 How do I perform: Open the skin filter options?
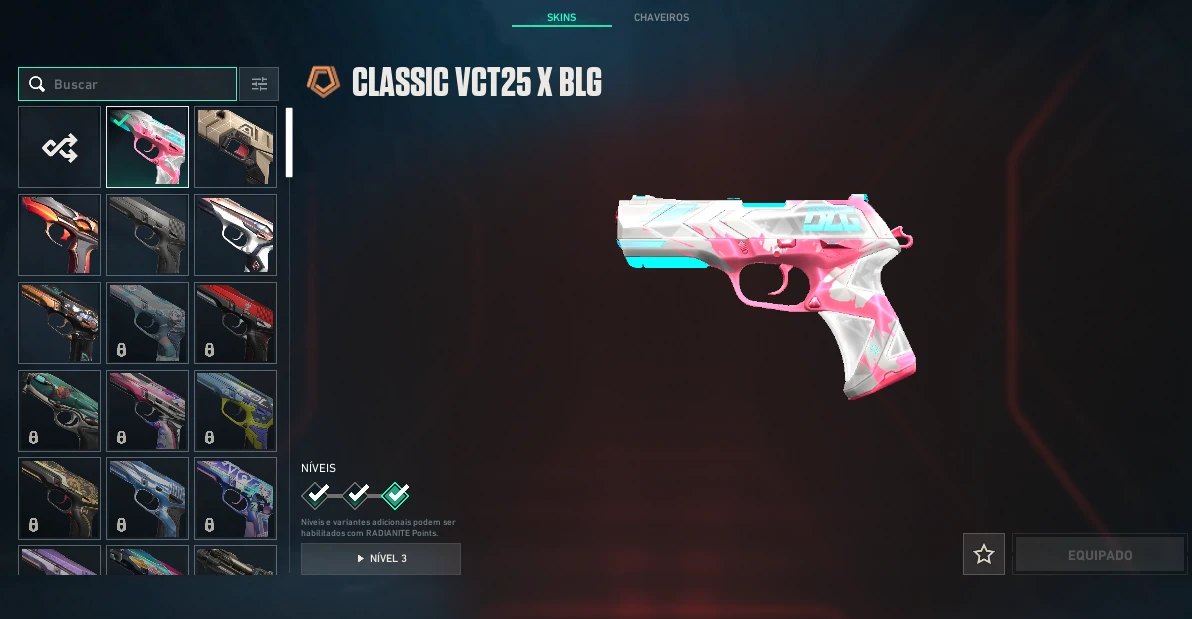tap(260, 84)
